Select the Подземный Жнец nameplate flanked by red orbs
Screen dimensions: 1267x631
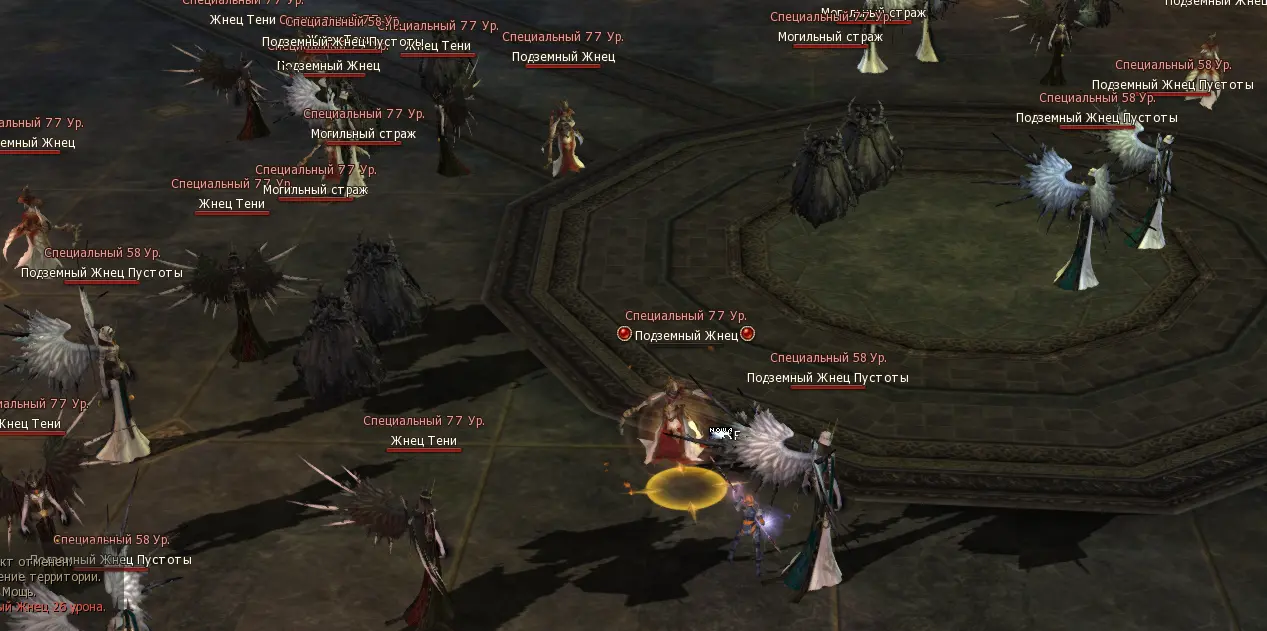(x=686, y=336)
